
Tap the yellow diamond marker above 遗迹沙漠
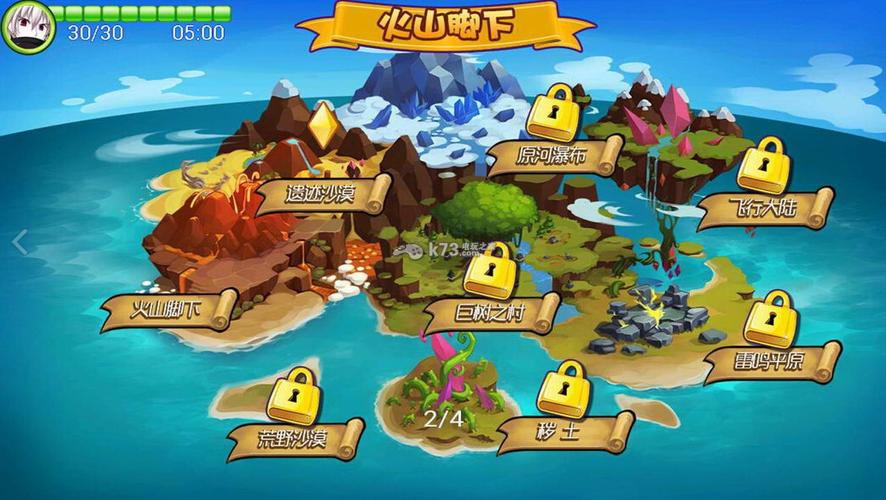click(x=322, y=124)
